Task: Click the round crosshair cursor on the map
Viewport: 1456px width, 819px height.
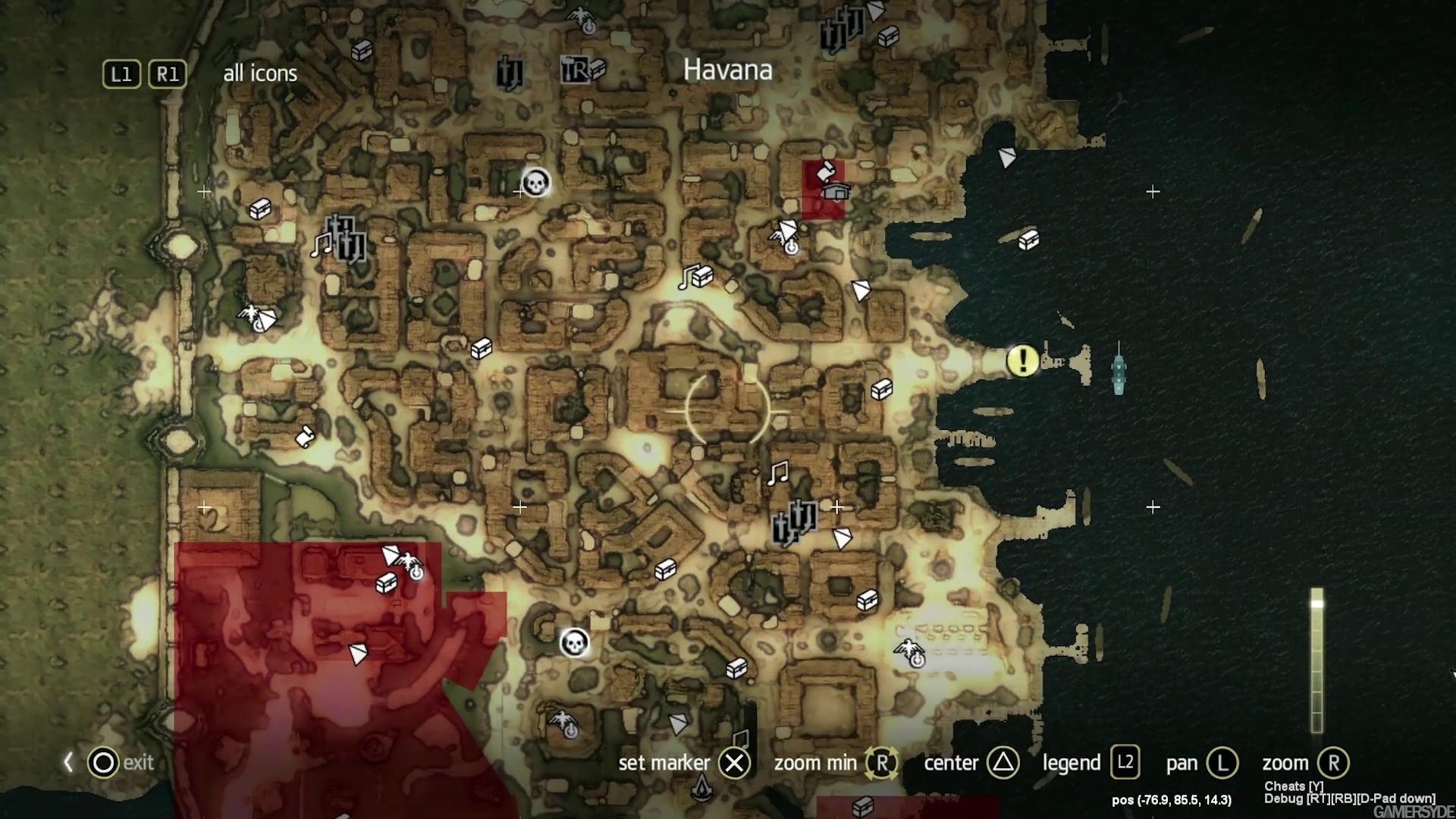Action: point(727,410)
